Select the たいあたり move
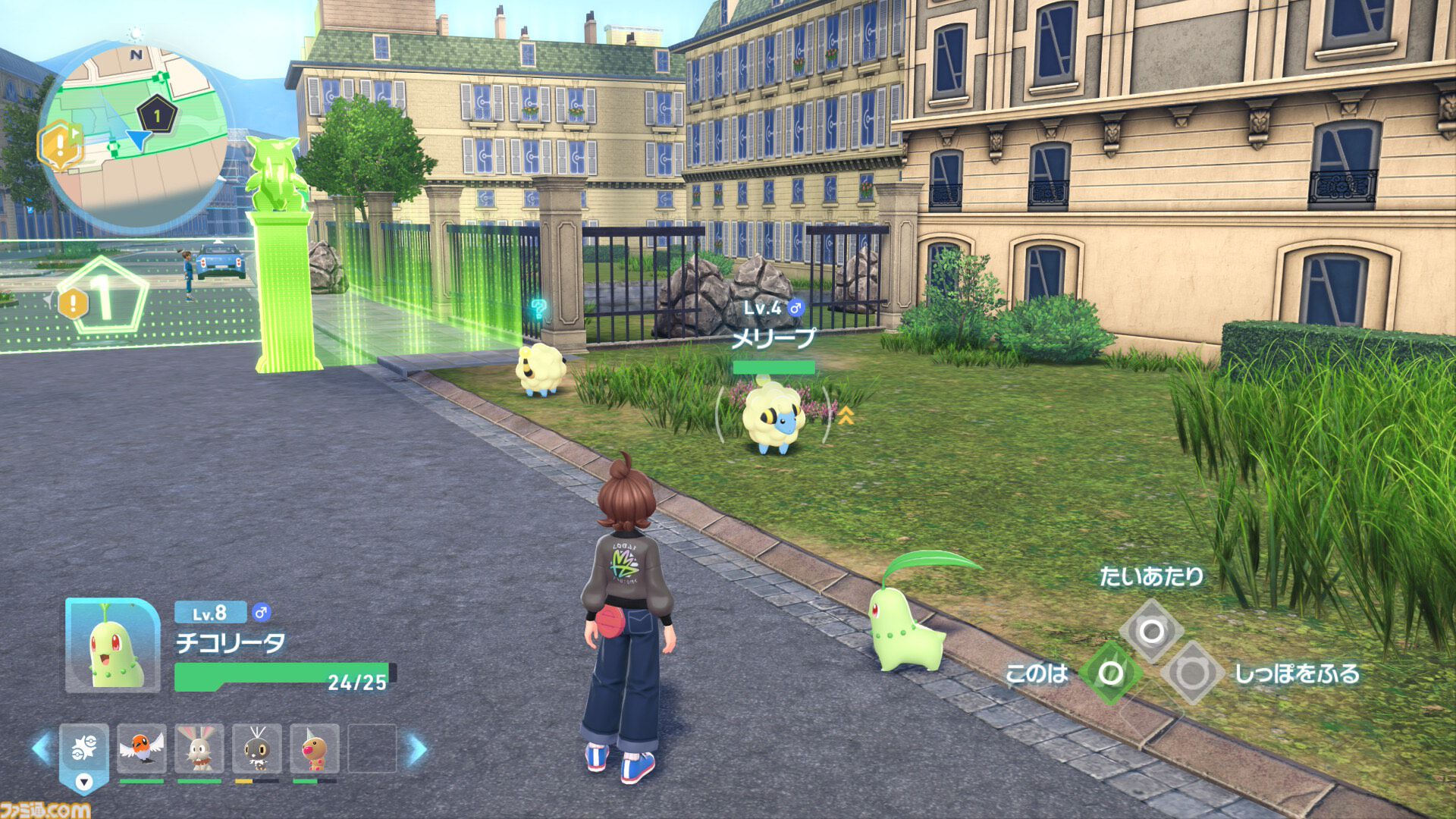 (x=1153, y=631)
